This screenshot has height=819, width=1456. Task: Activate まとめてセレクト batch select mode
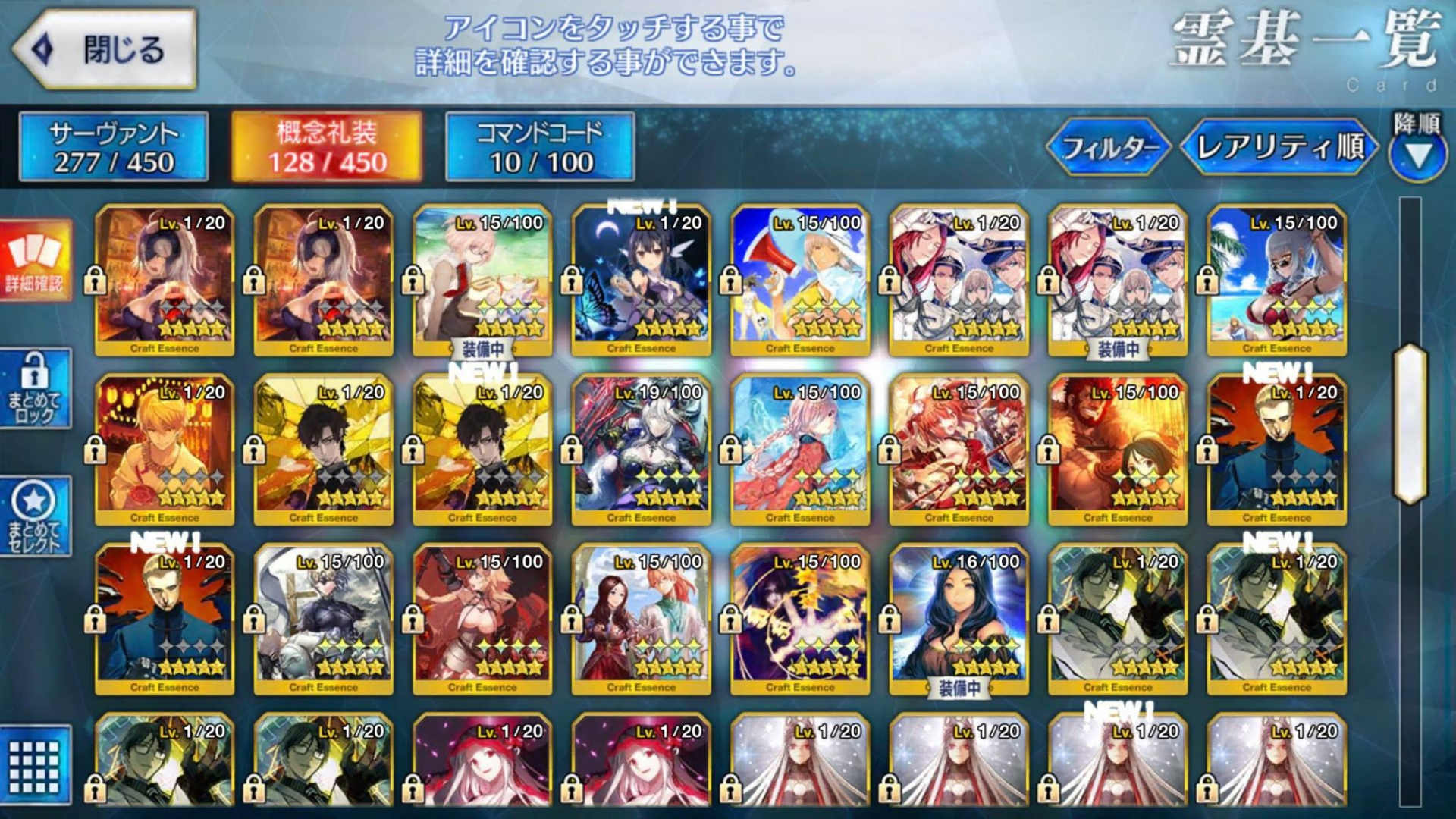coord(34,516)
